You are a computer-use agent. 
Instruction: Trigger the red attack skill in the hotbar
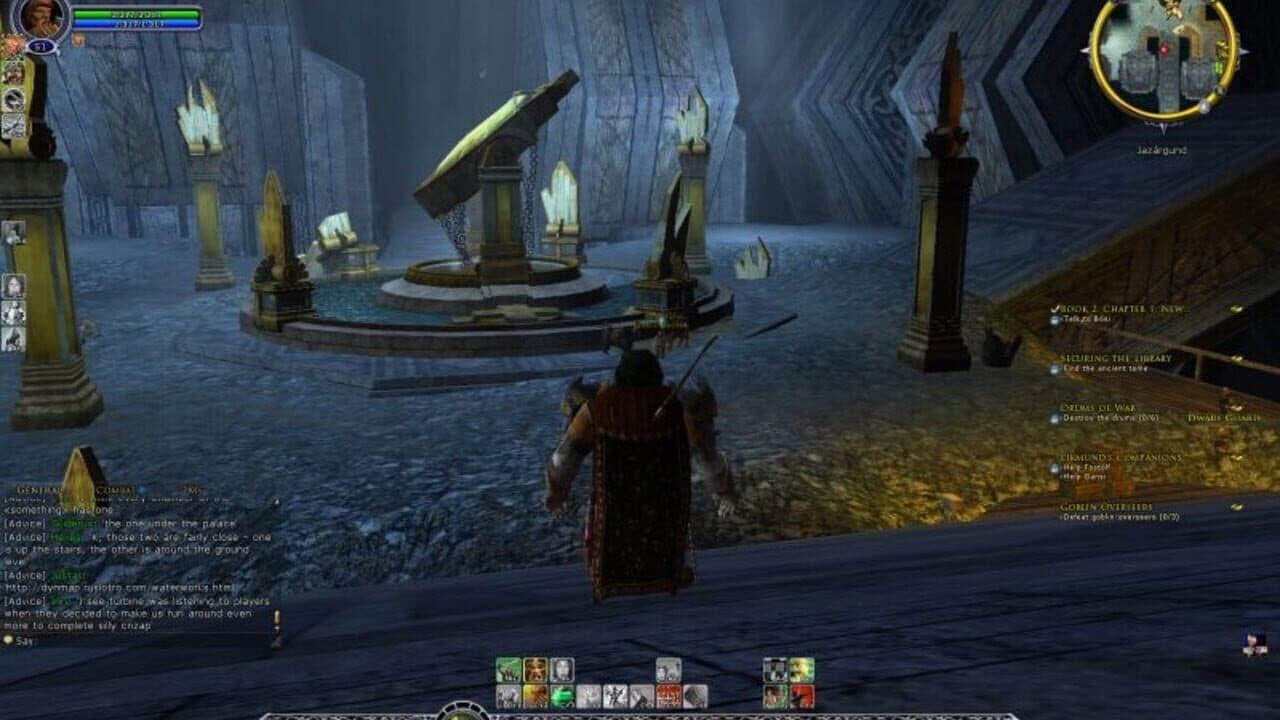click(666, 695)
